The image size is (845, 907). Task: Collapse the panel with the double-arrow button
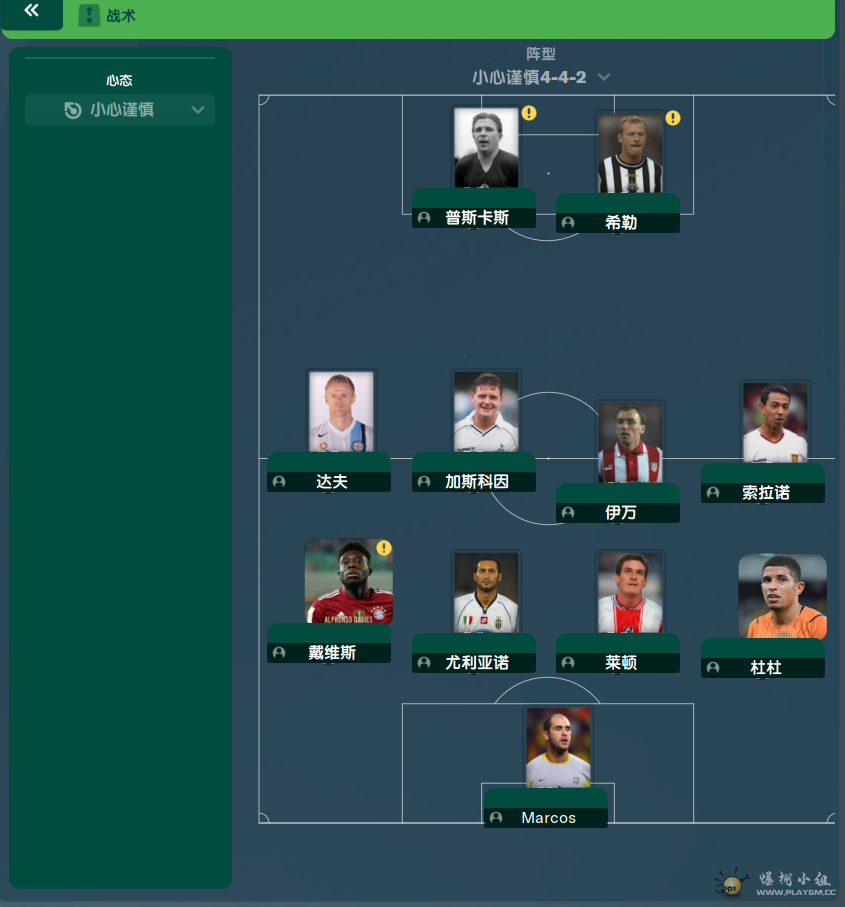[32, 11]
